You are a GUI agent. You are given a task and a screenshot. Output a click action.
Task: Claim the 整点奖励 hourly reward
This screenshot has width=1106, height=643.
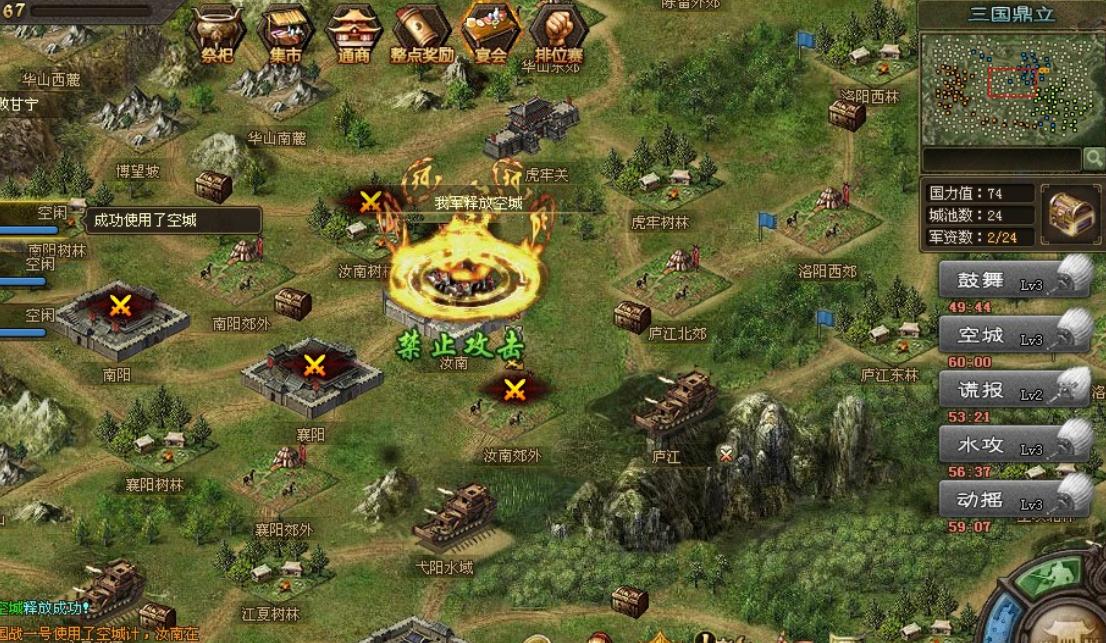(x=422, y=32)
